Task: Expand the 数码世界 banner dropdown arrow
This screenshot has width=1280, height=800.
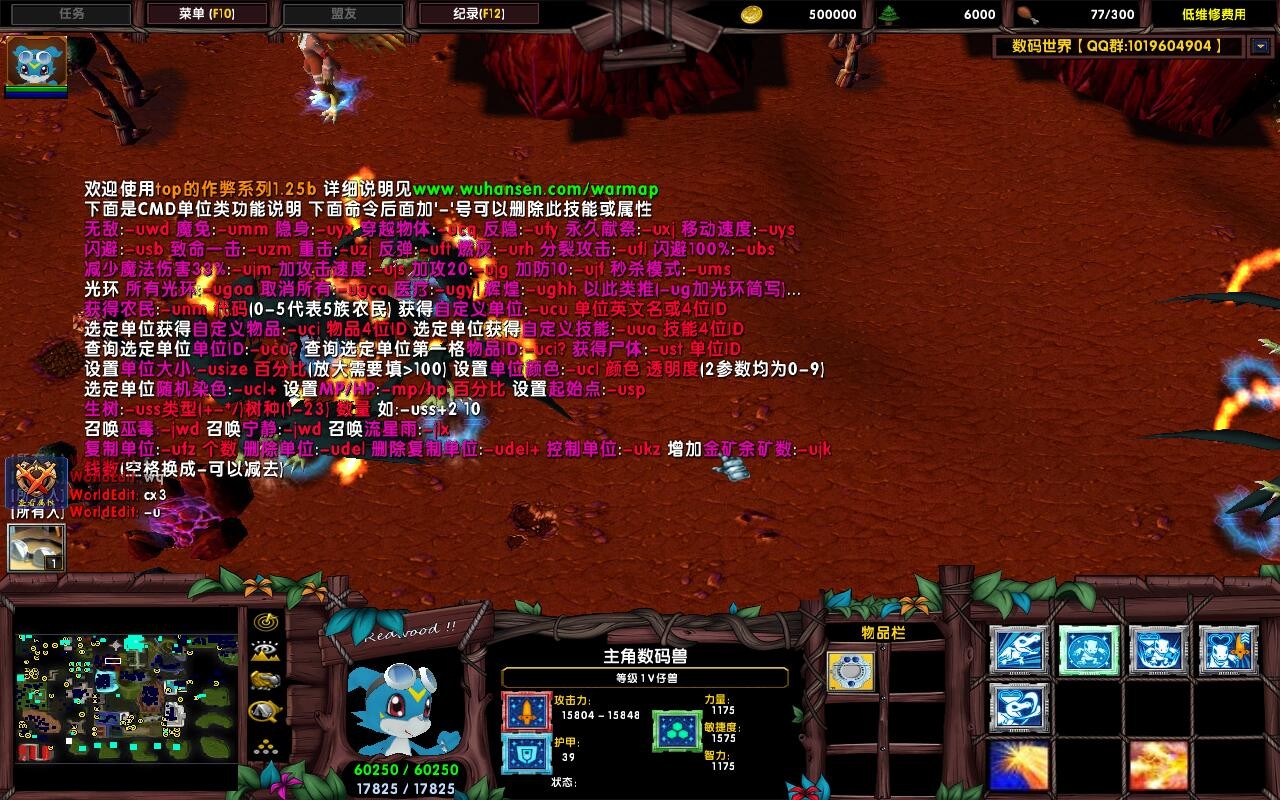Action: coord(1259,44)
